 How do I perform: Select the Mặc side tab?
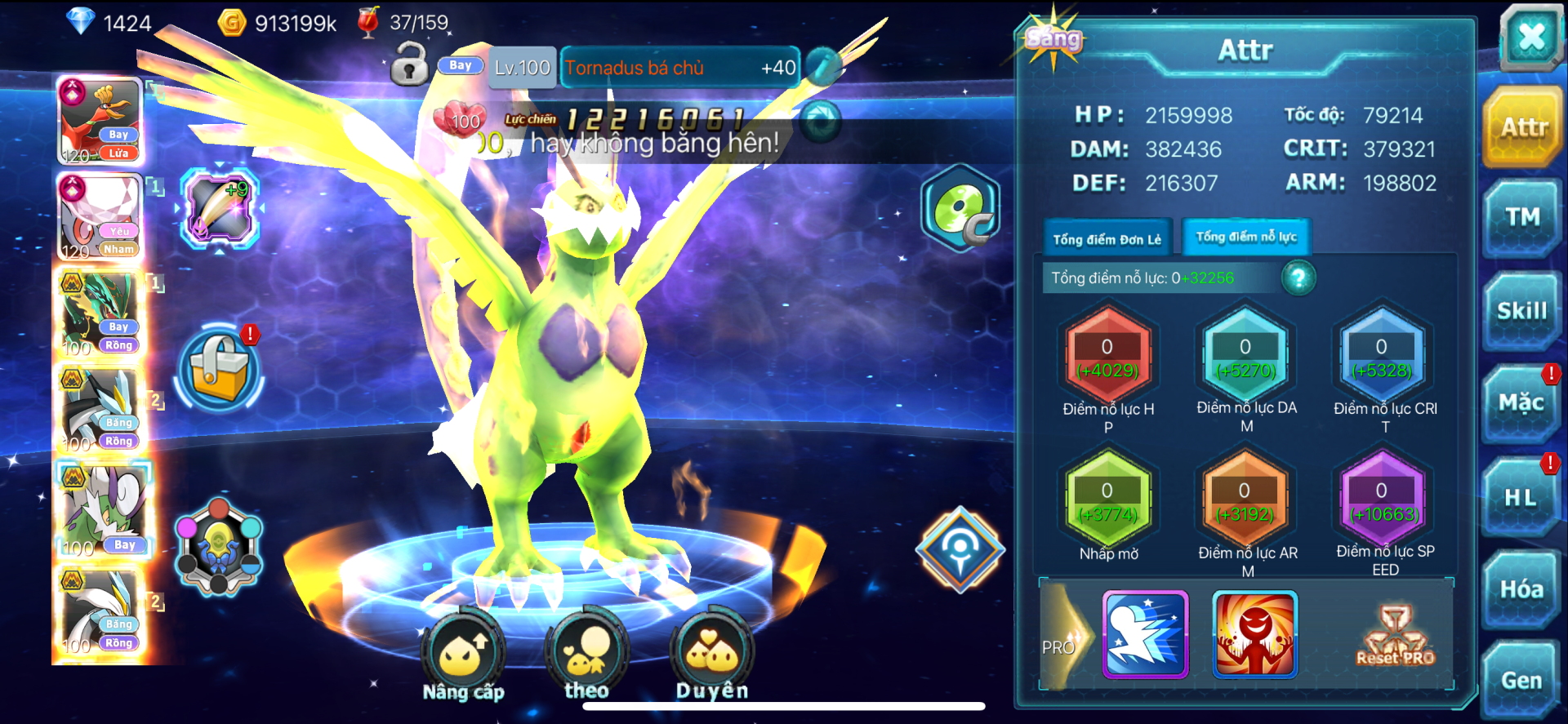pos(1521,403)
